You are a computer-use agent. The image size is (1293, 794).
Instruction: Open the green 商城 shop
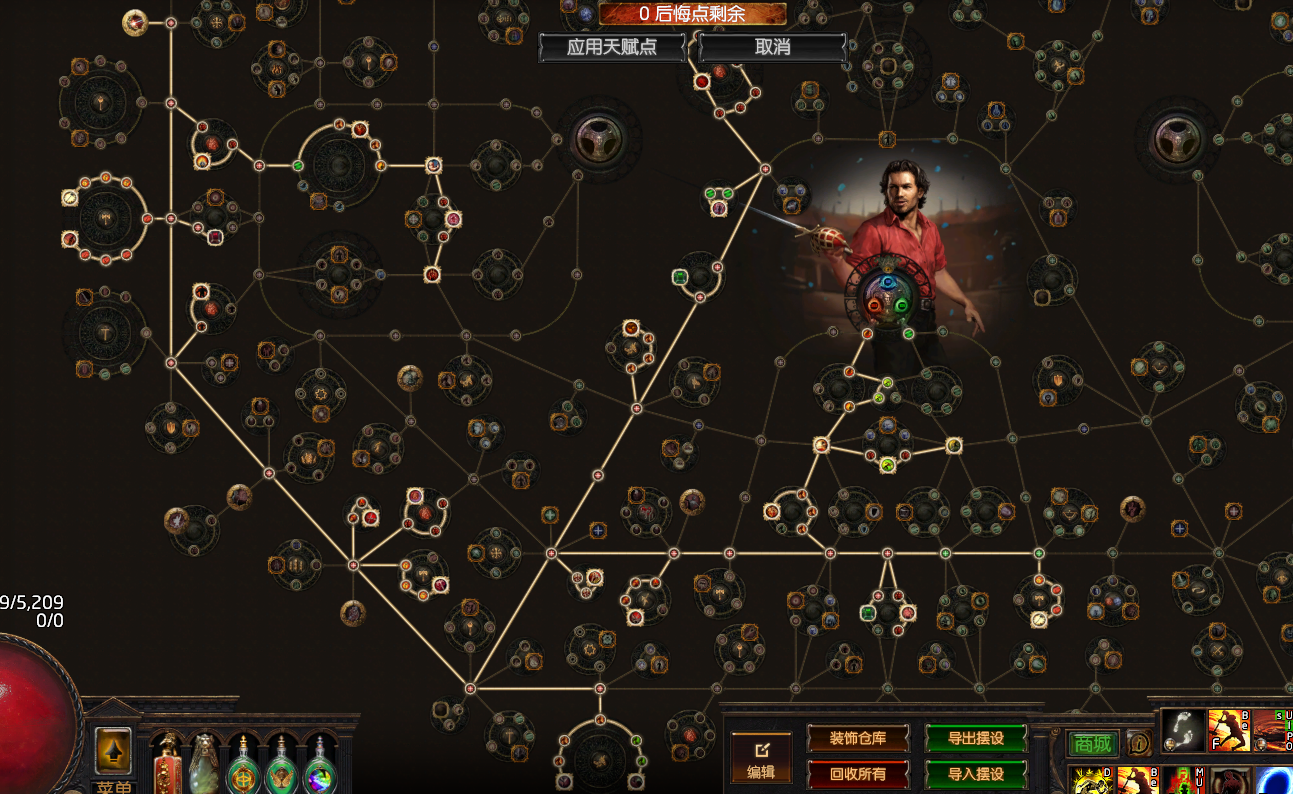1093,743
